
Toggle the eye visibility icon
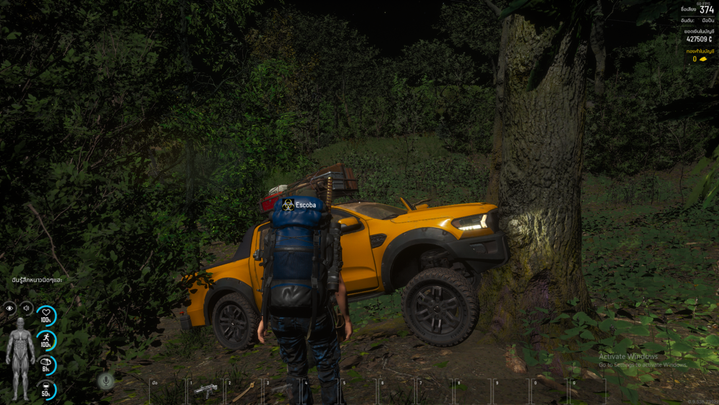[x=10, y=308]
